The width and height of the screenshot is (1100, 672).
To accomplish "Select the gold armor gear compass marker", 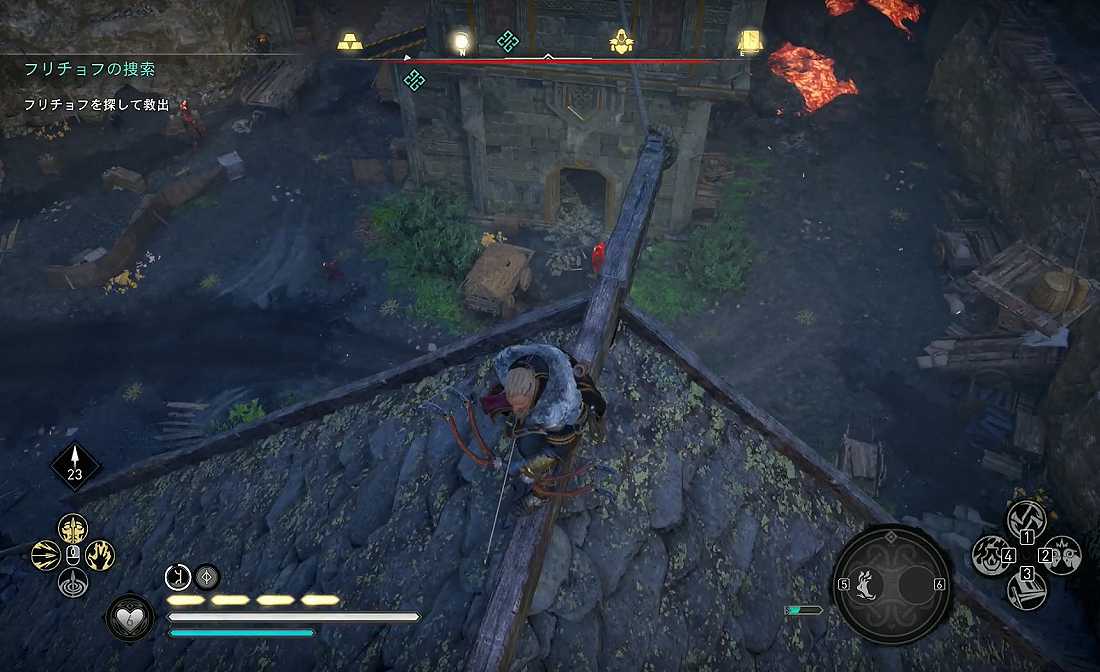I will [x=622, y=41].
